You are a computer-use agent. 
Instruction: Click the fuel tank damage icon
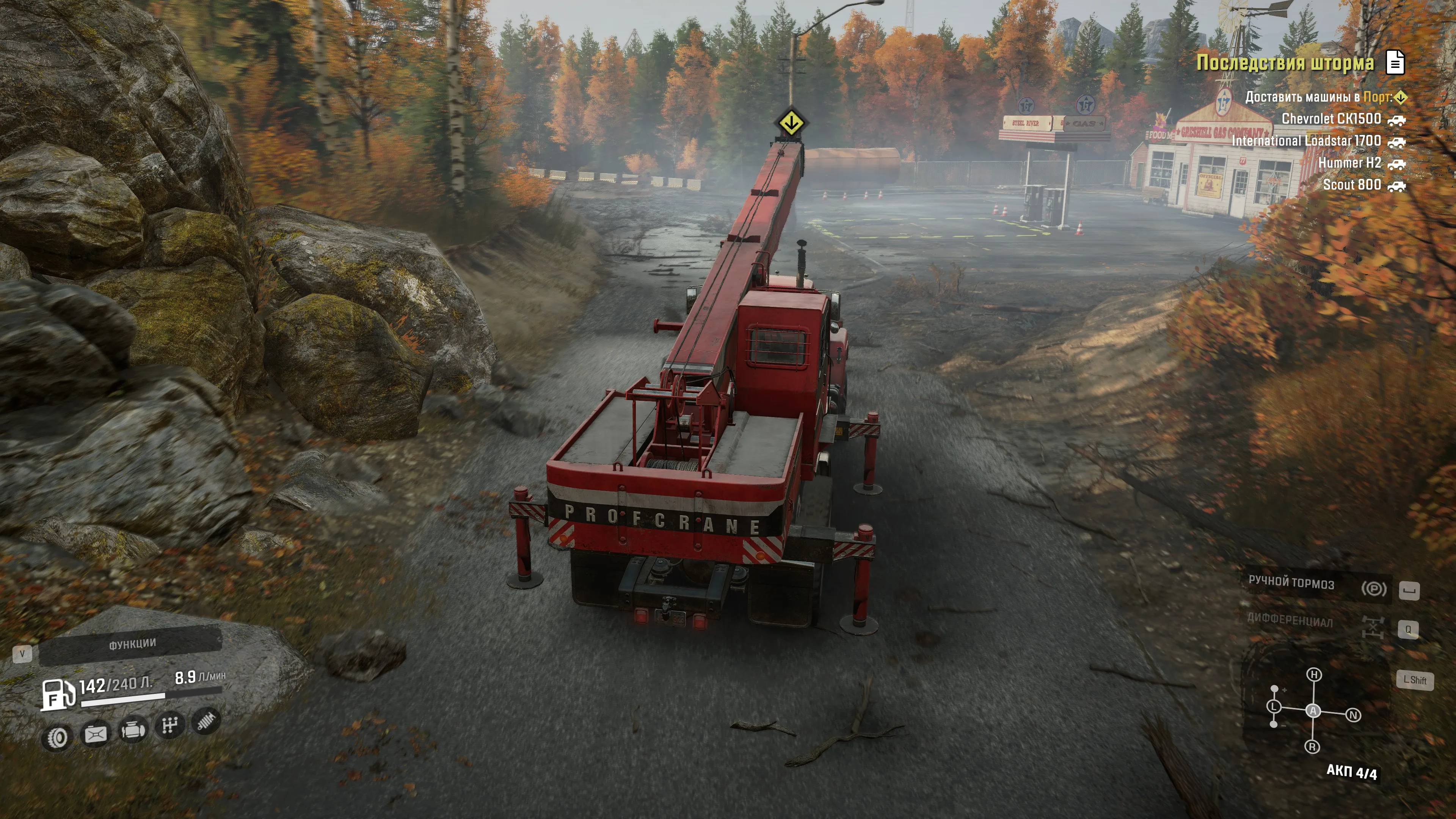click(95, 734)
